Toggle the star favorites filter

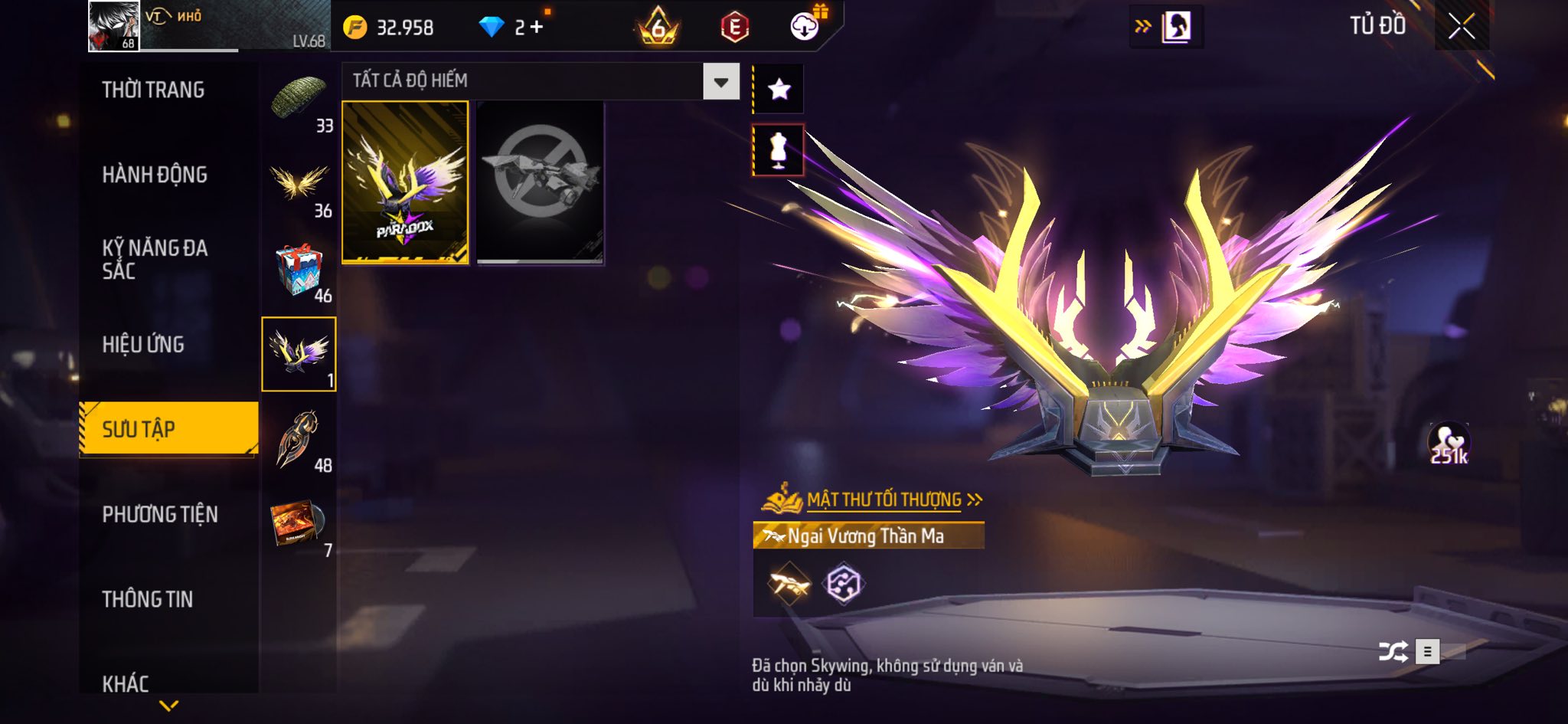[x=779, y=90]
